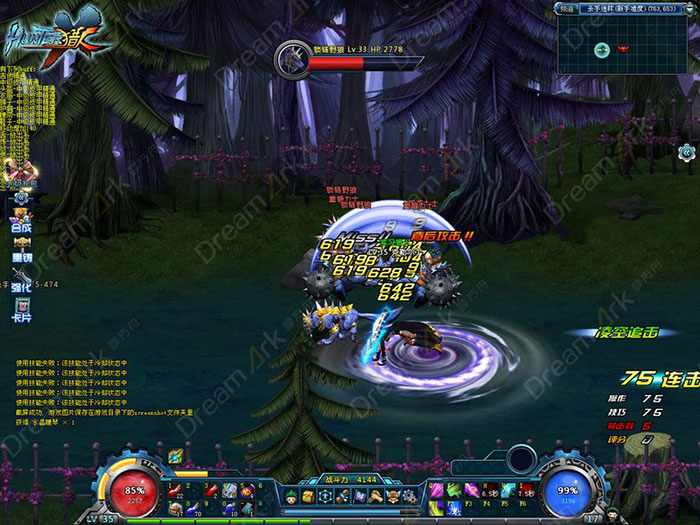Viewport: 700px width, 525px height.
Task: Click the grid minimap panel
Action: (623, 46)
